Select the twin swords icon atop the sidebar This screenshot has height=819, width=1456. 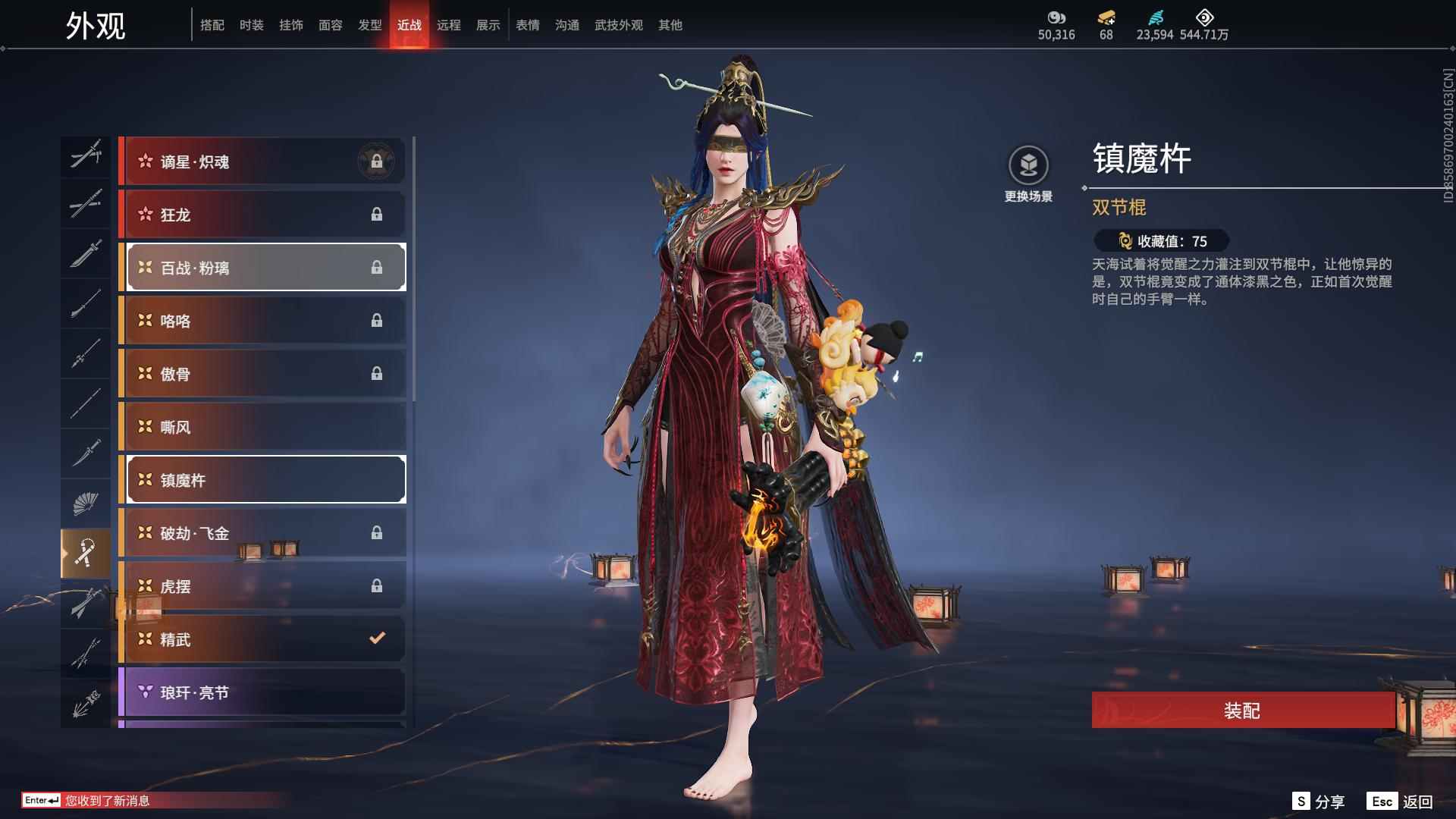pos(86,155)
